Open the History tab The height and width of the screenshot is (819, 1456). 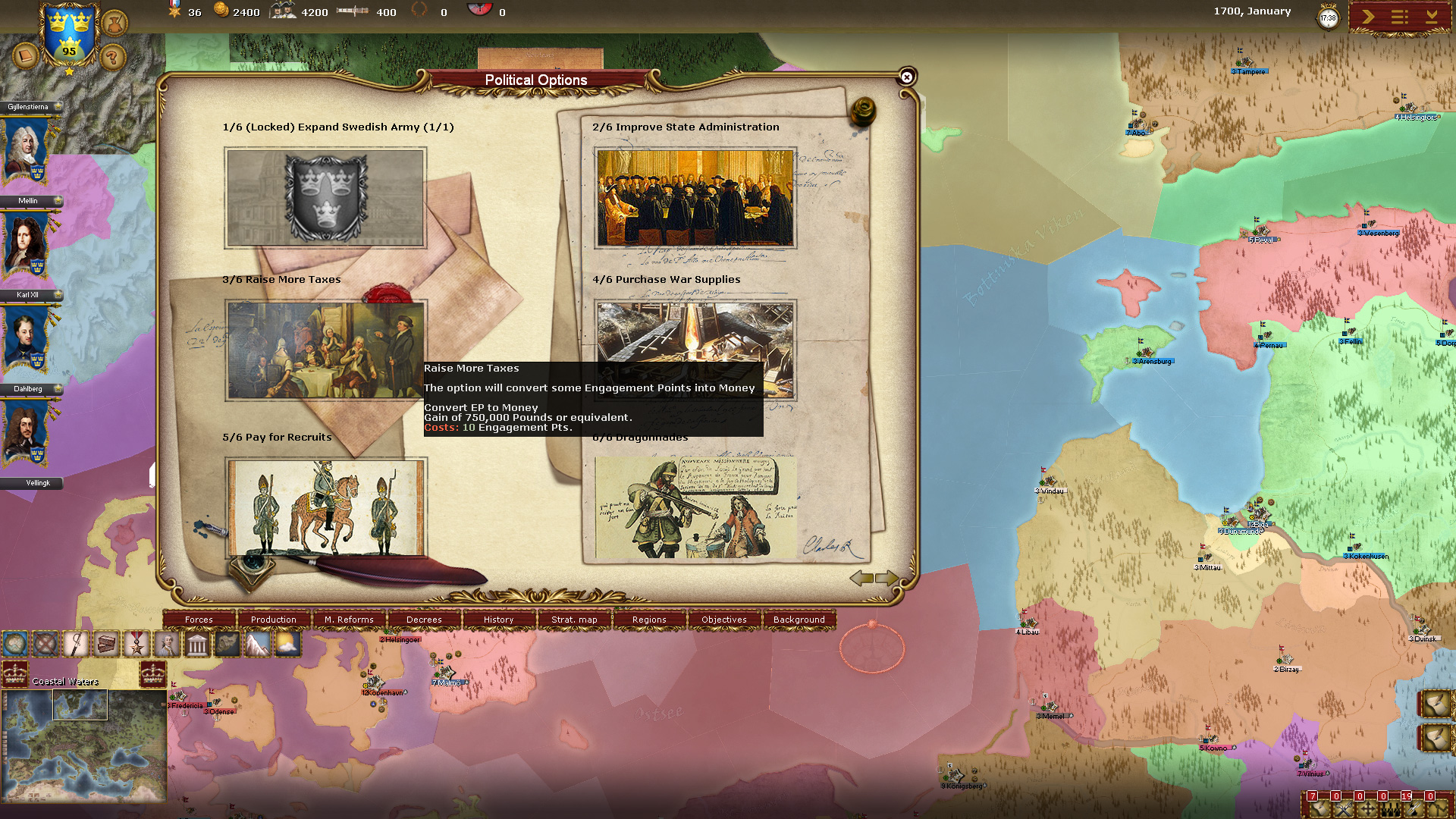498,620
